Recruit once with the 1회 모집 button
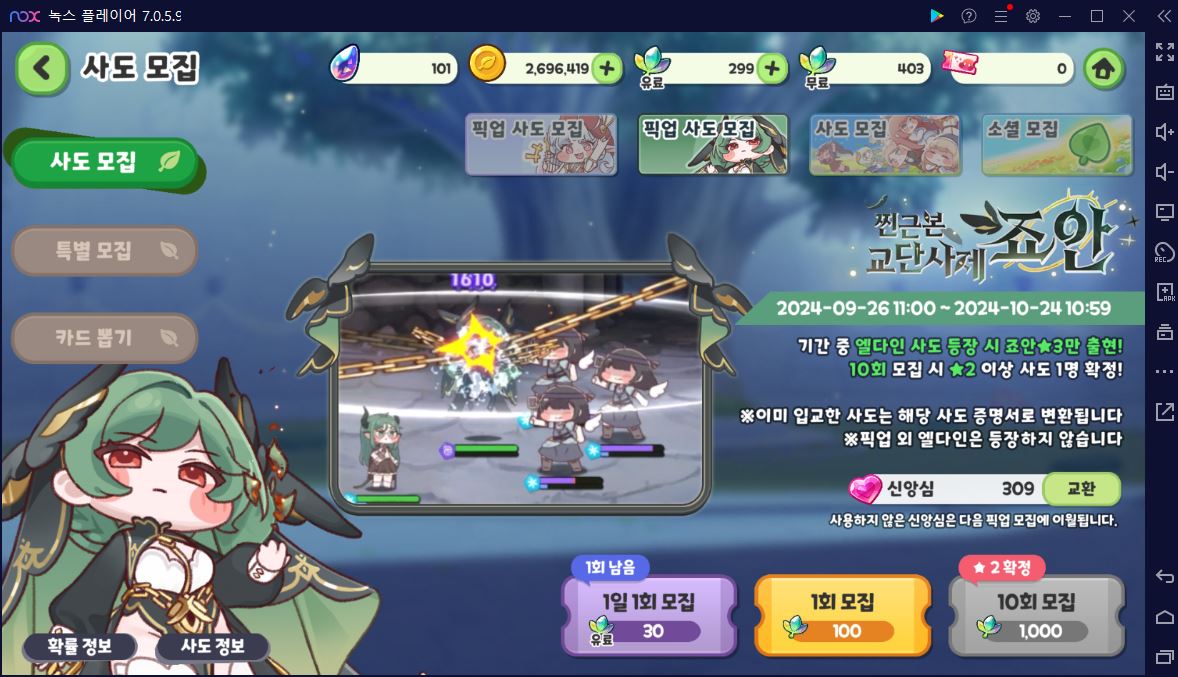 [x=842, y=614]
